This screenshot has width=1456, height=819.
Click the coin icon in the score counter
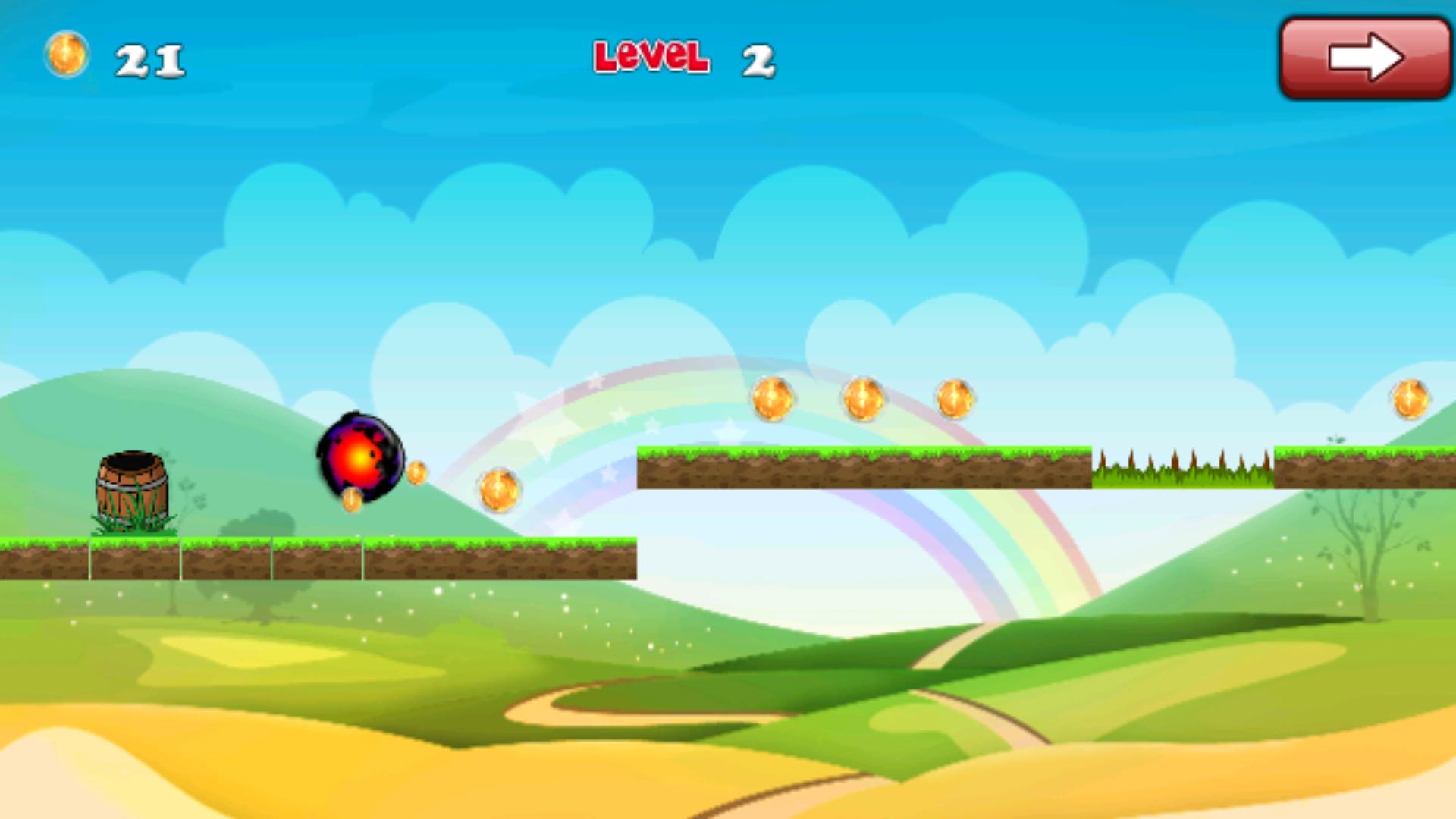point(67,55)
